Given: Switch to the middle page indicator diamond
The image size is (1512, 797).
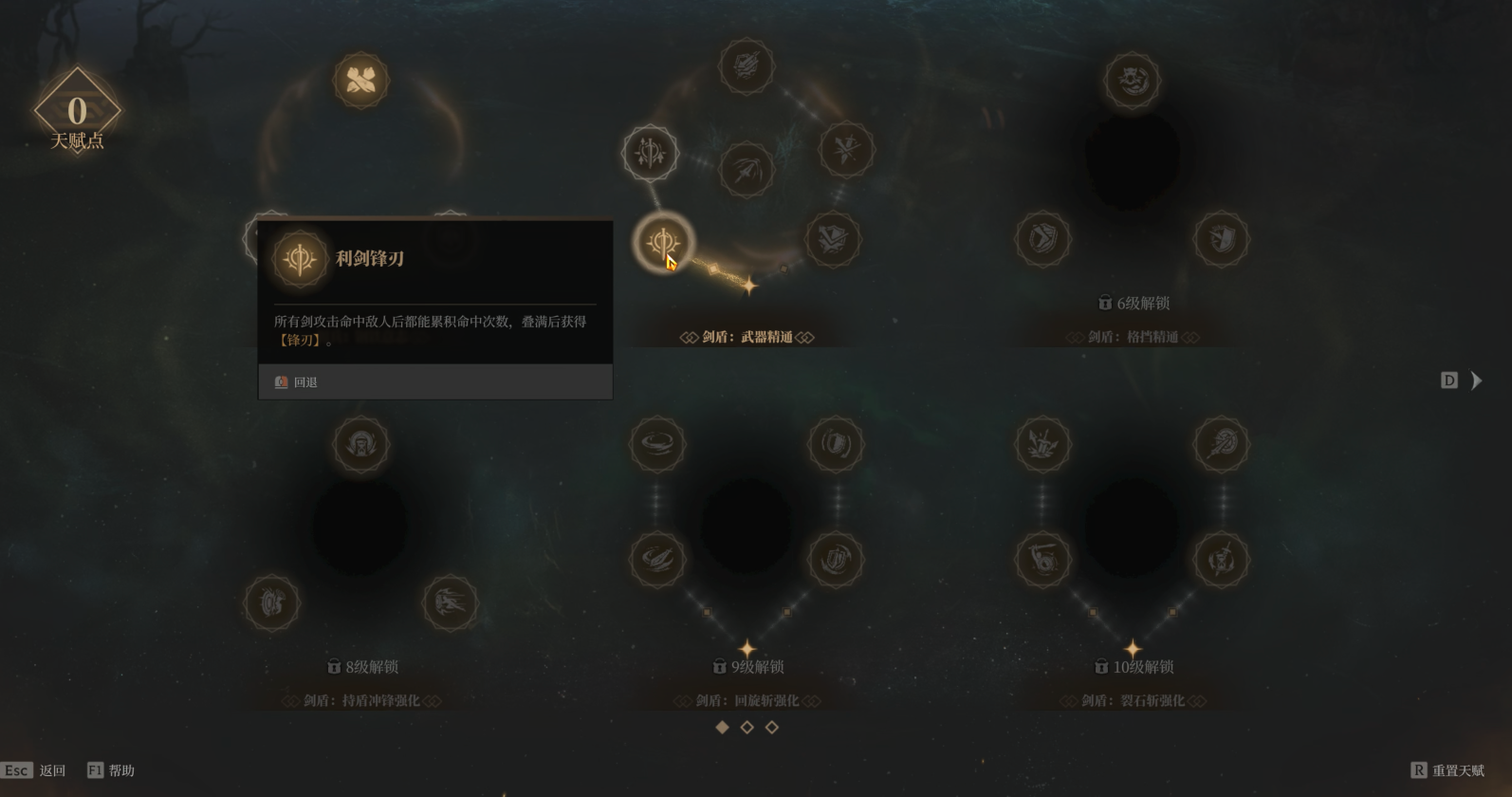Looking at the screenshot, I should tap(747, 727).
